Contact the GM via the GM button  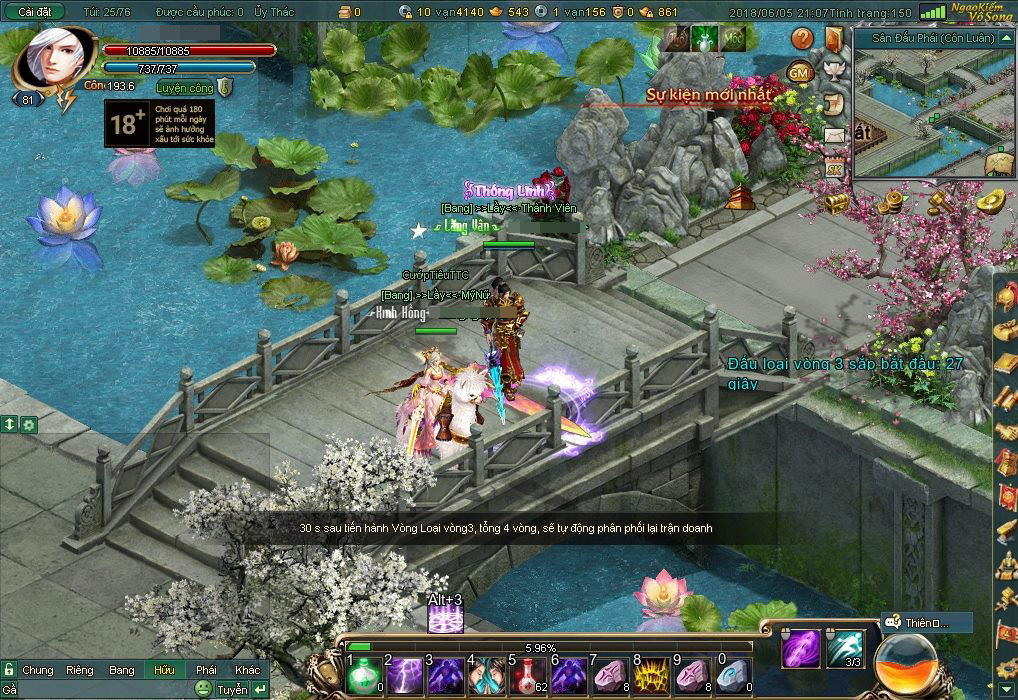799,72
